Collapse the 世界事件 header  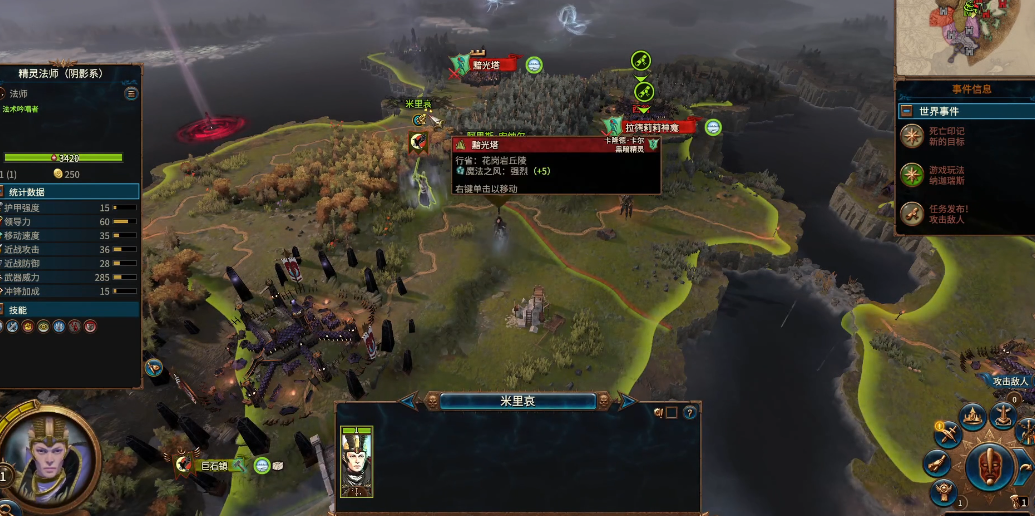tap(906, 111)
